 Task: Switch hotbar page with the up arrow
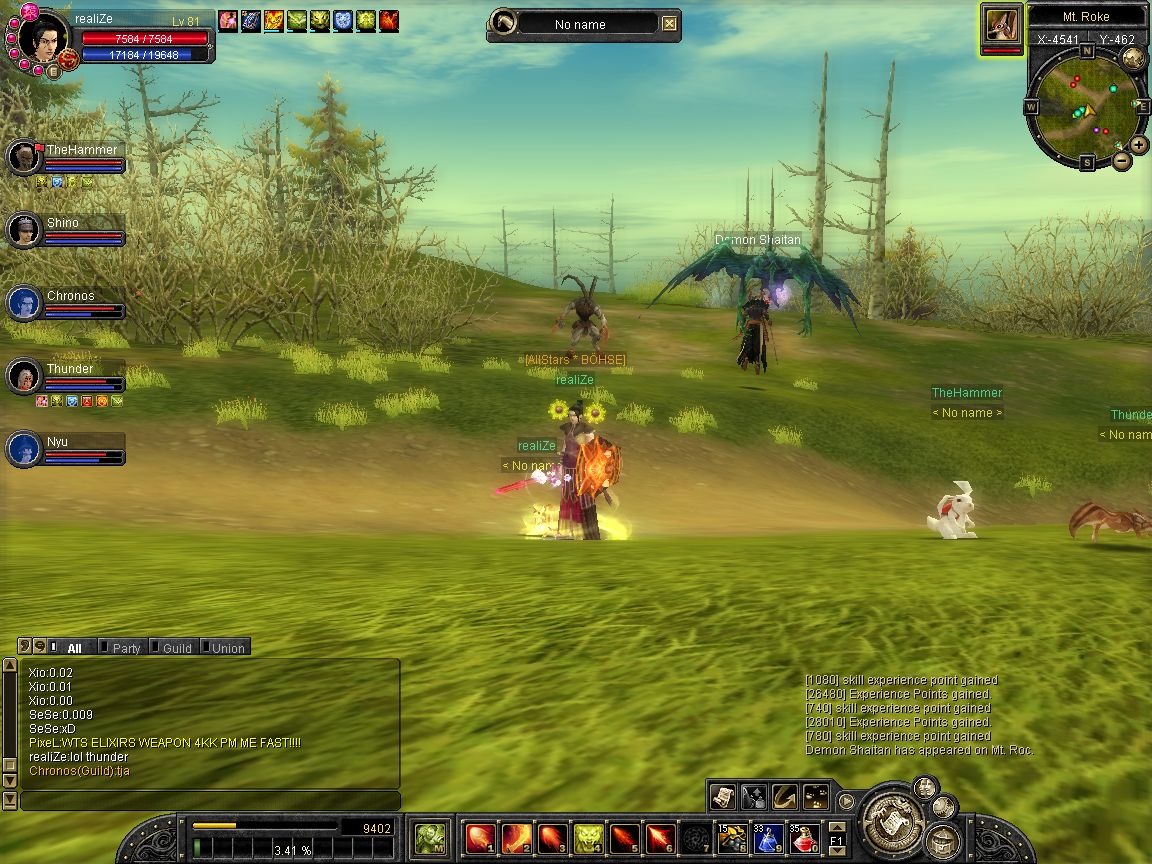tap(837, 827)
